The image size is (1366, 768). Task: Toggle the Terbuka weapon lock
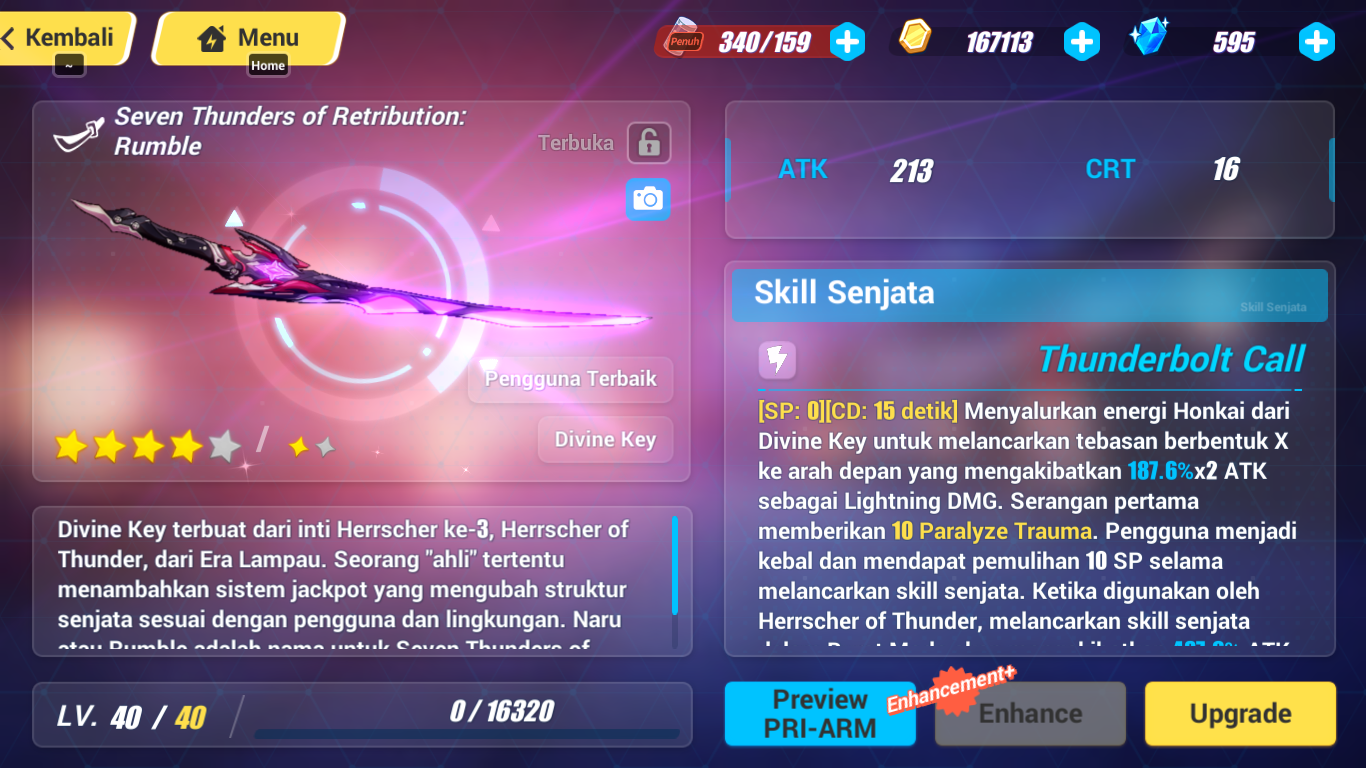pyautogui.click(x=649, y=142)
